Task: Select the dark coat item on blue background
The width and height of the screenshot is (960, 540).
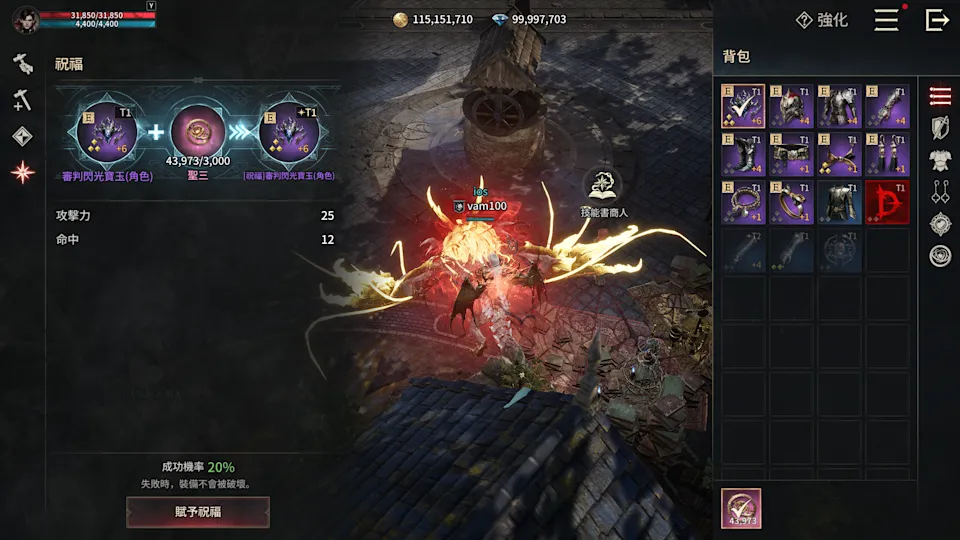Action: (839, 202)
